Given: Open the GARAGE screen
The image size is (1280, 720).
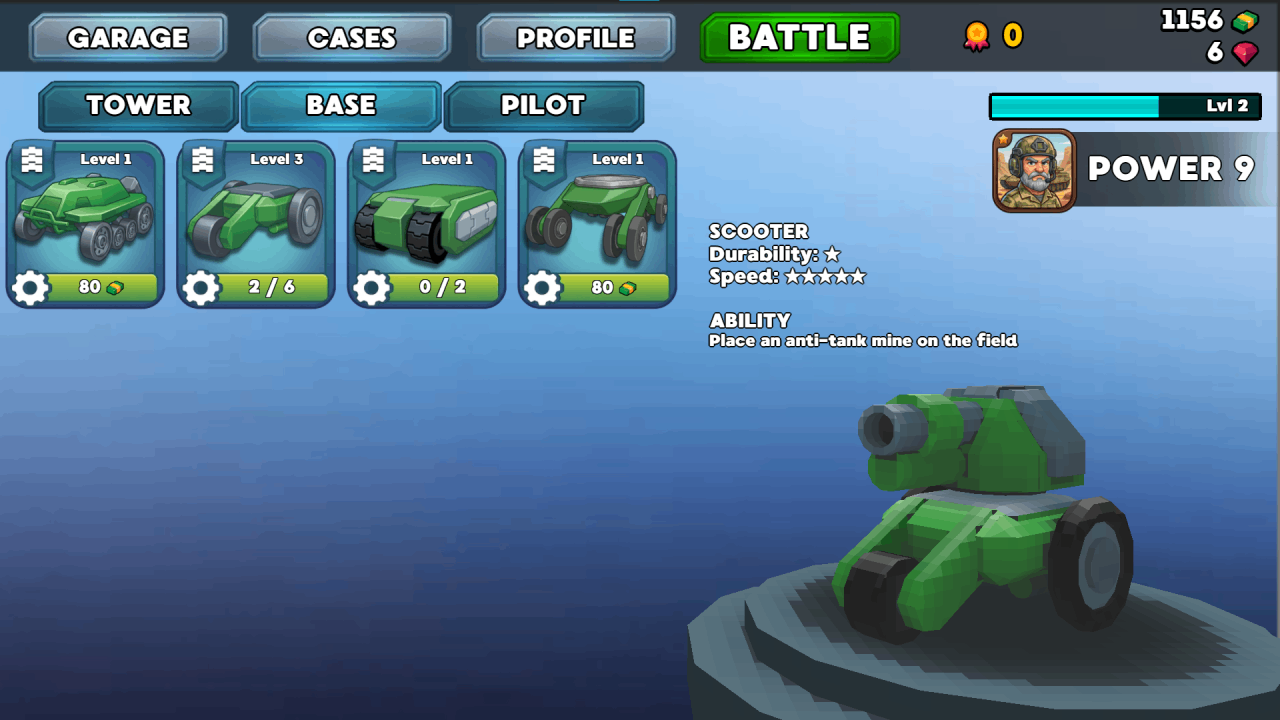Looking at the screenshot, I should click(x=127, y=37).
